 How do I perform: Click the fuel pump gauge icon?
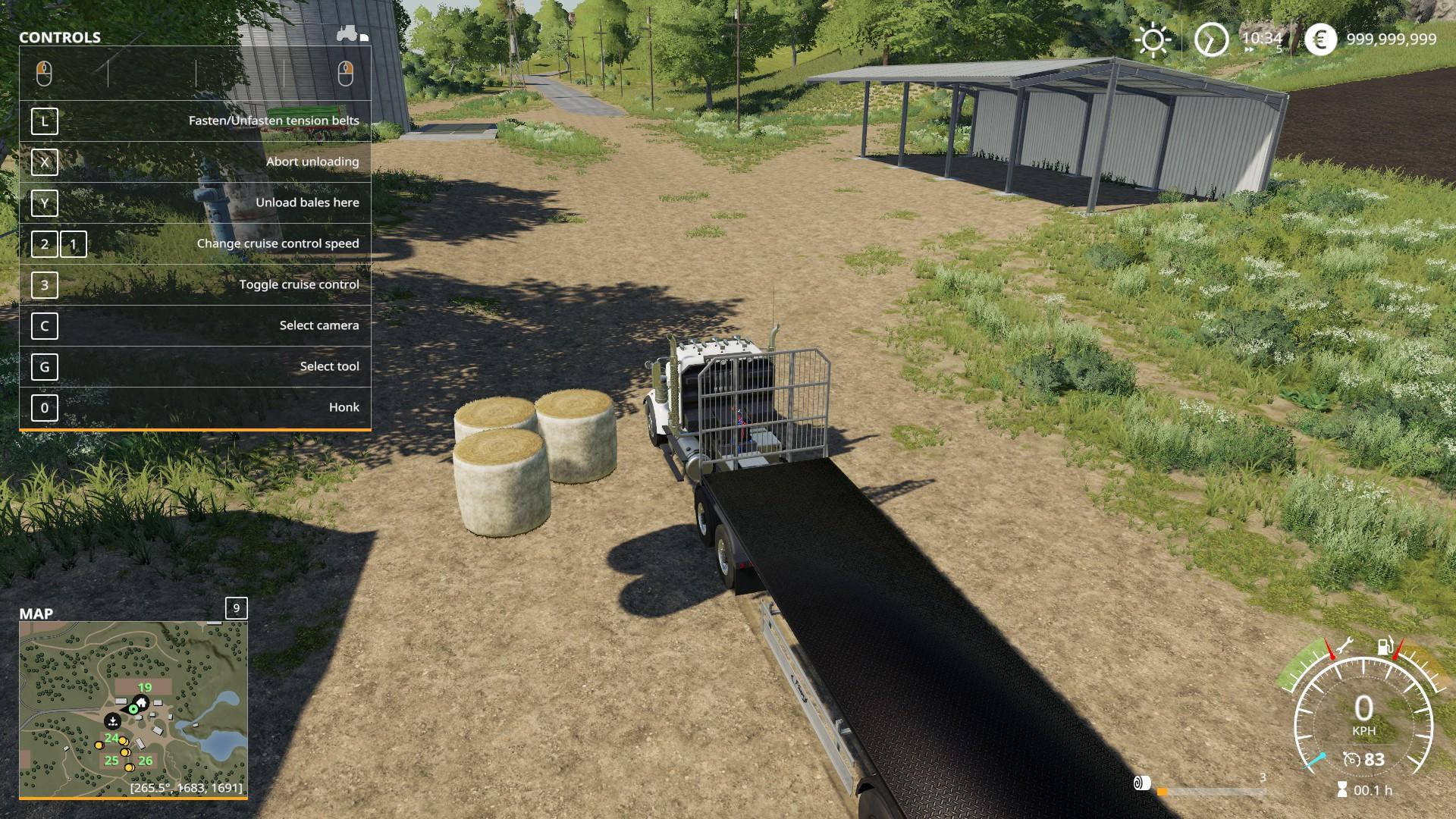tap(1385, 647)
